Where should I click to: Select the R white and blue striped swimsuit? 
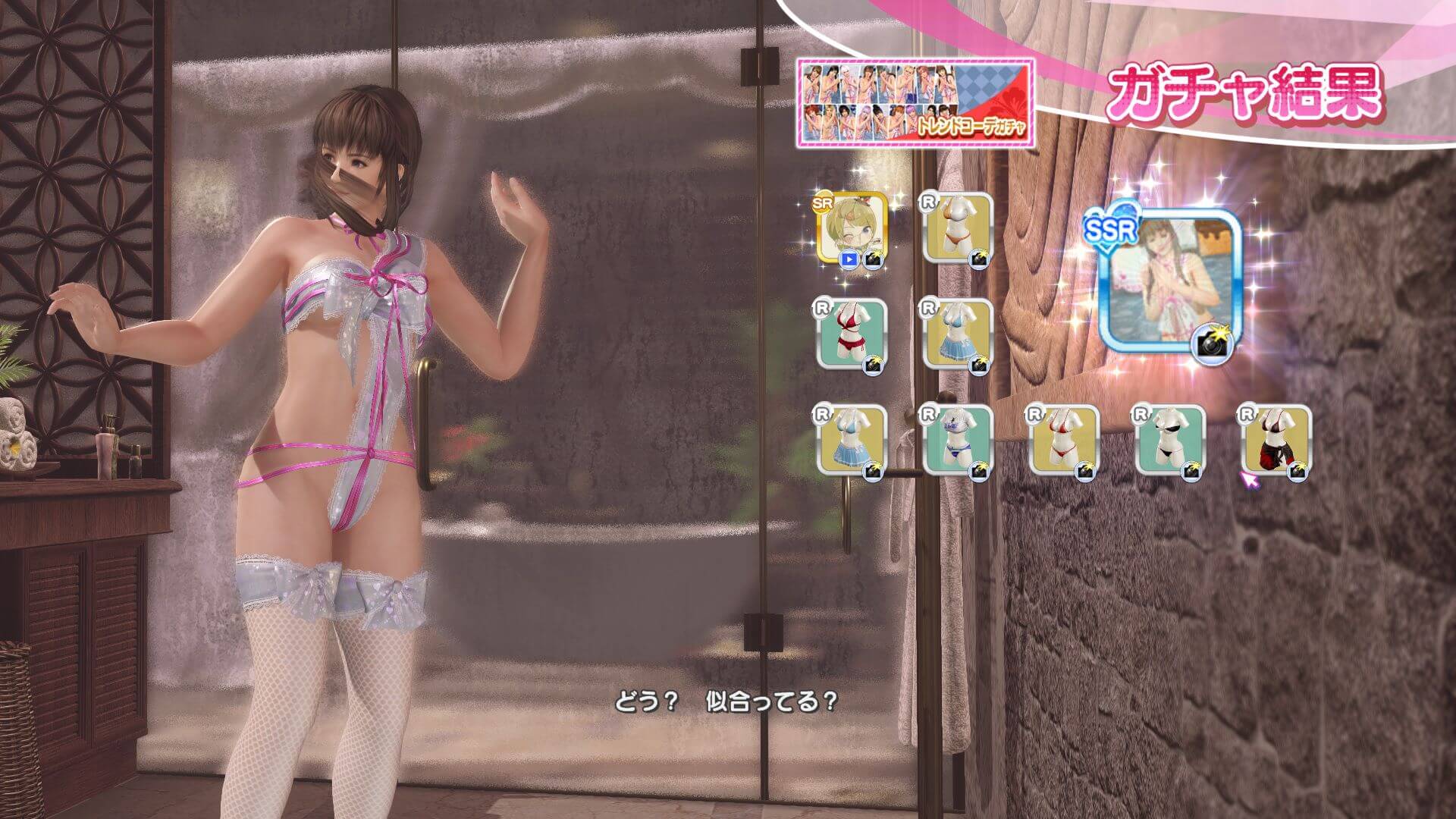[x=957, y=441]
